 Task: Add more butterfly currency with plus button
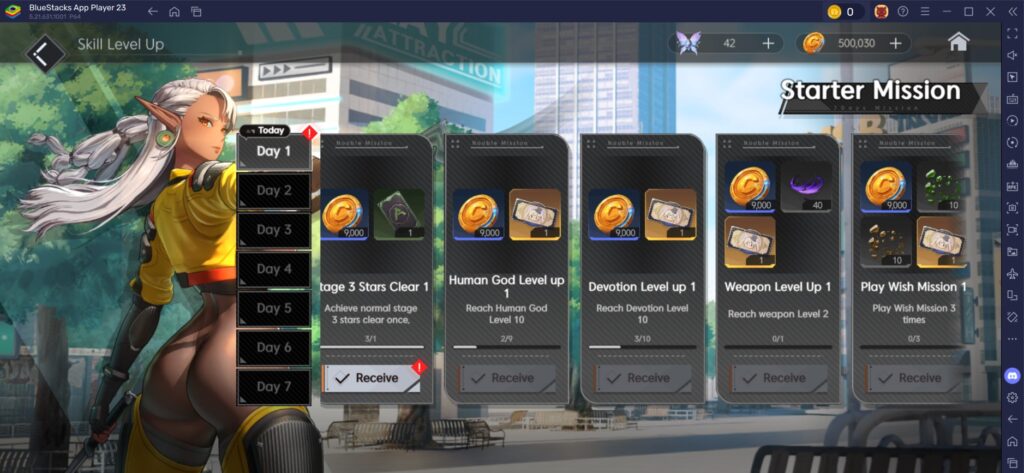(768, 43)
